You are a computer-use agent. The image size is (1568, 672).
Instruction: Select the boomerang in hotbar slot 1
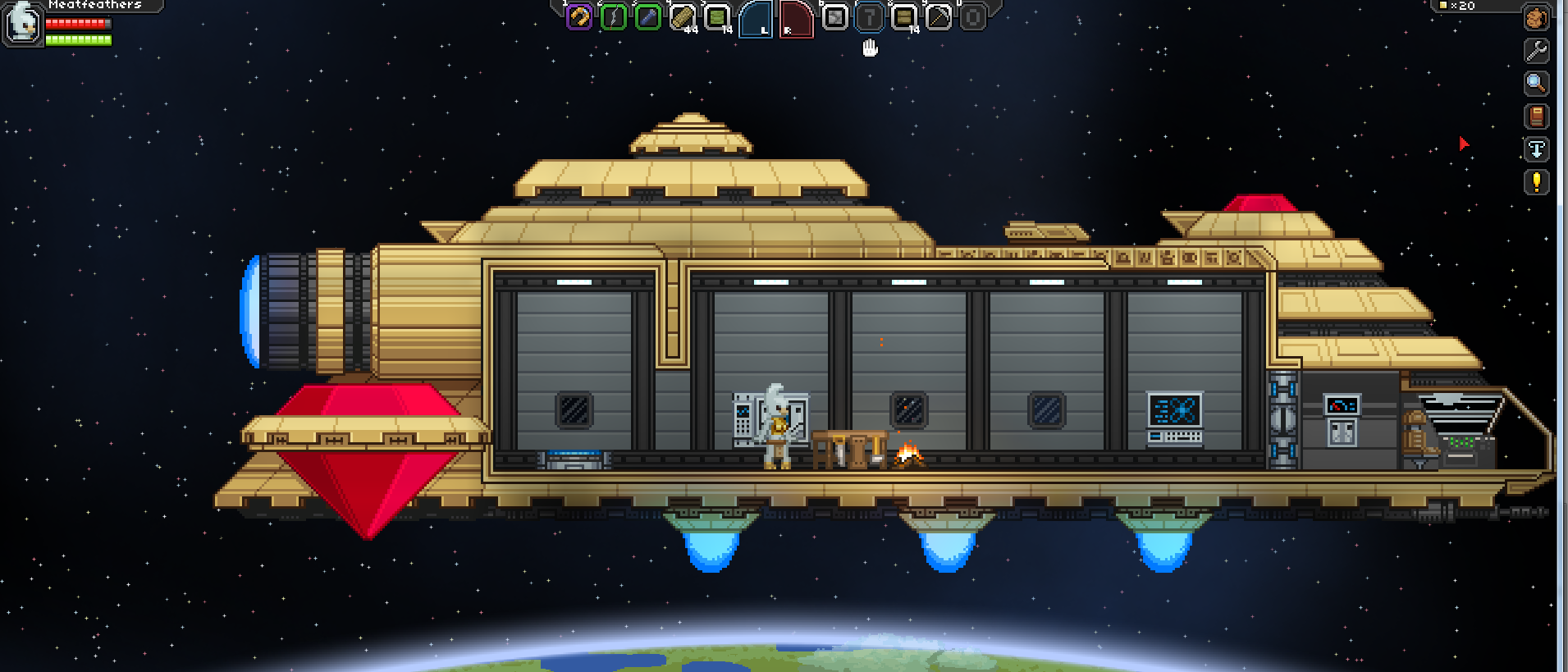tap(578, 18)
